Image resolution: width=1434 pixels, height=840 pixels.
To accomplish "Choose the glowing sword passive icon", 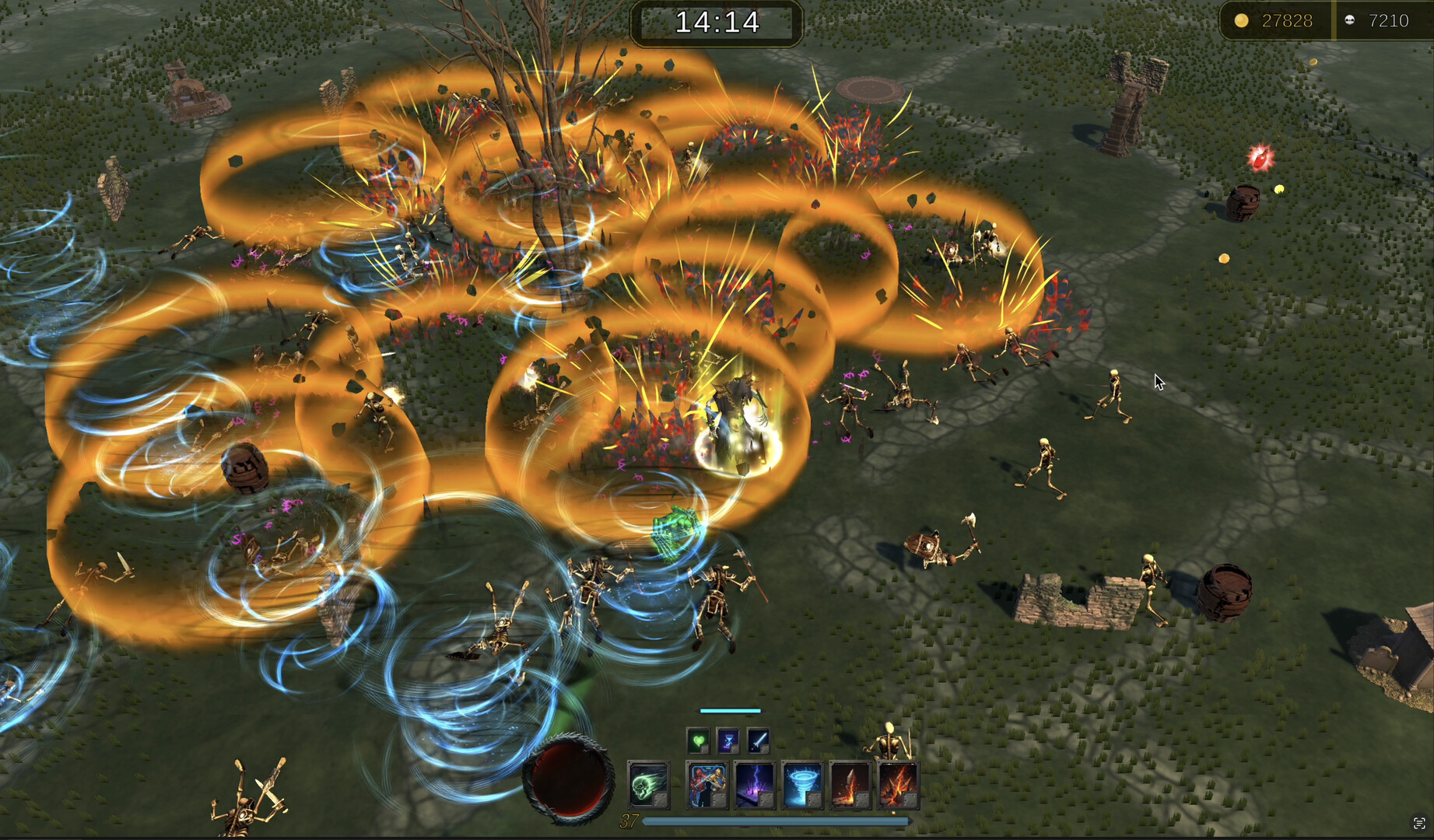I will tap(758, 740).
